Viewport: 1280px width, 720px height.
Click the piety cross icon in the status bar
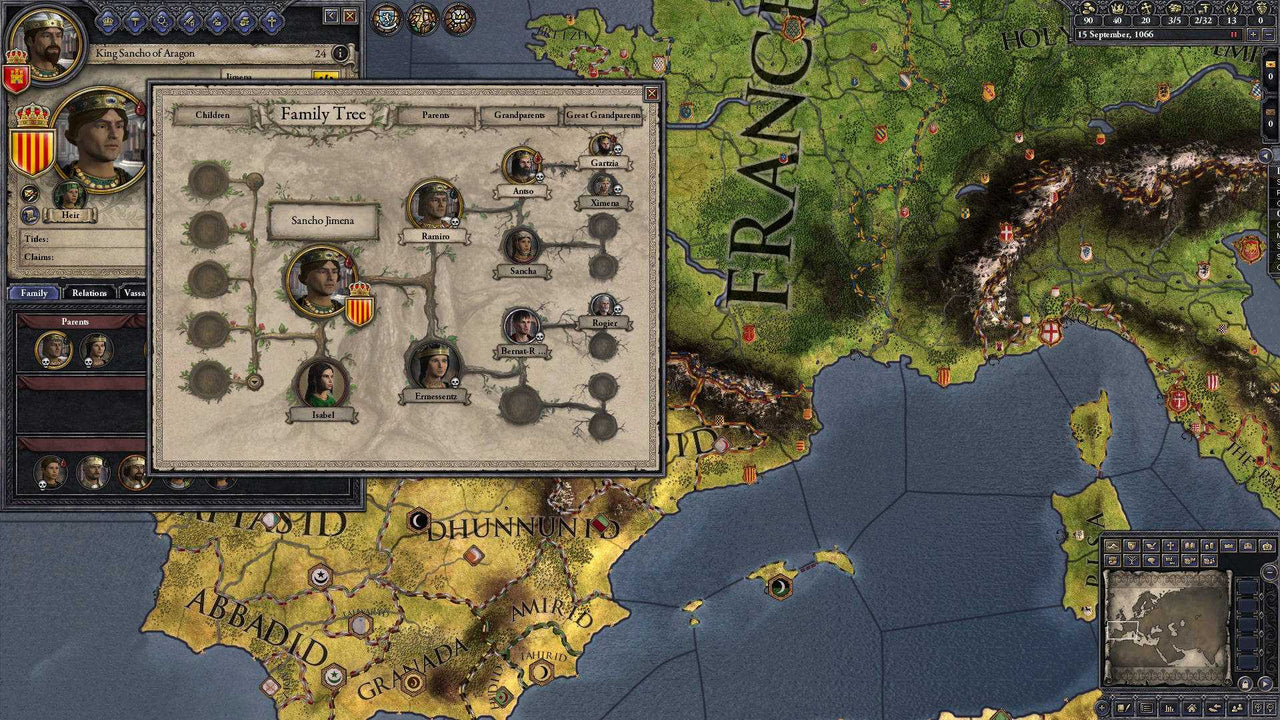[x=1146, y=9]
